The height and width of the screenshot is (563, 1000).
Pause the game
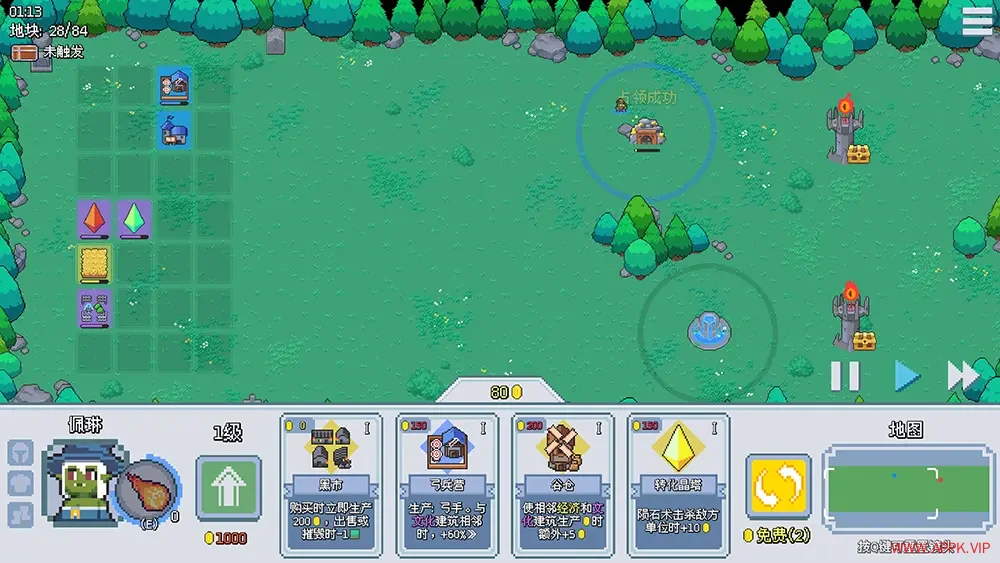coord(845,376)
